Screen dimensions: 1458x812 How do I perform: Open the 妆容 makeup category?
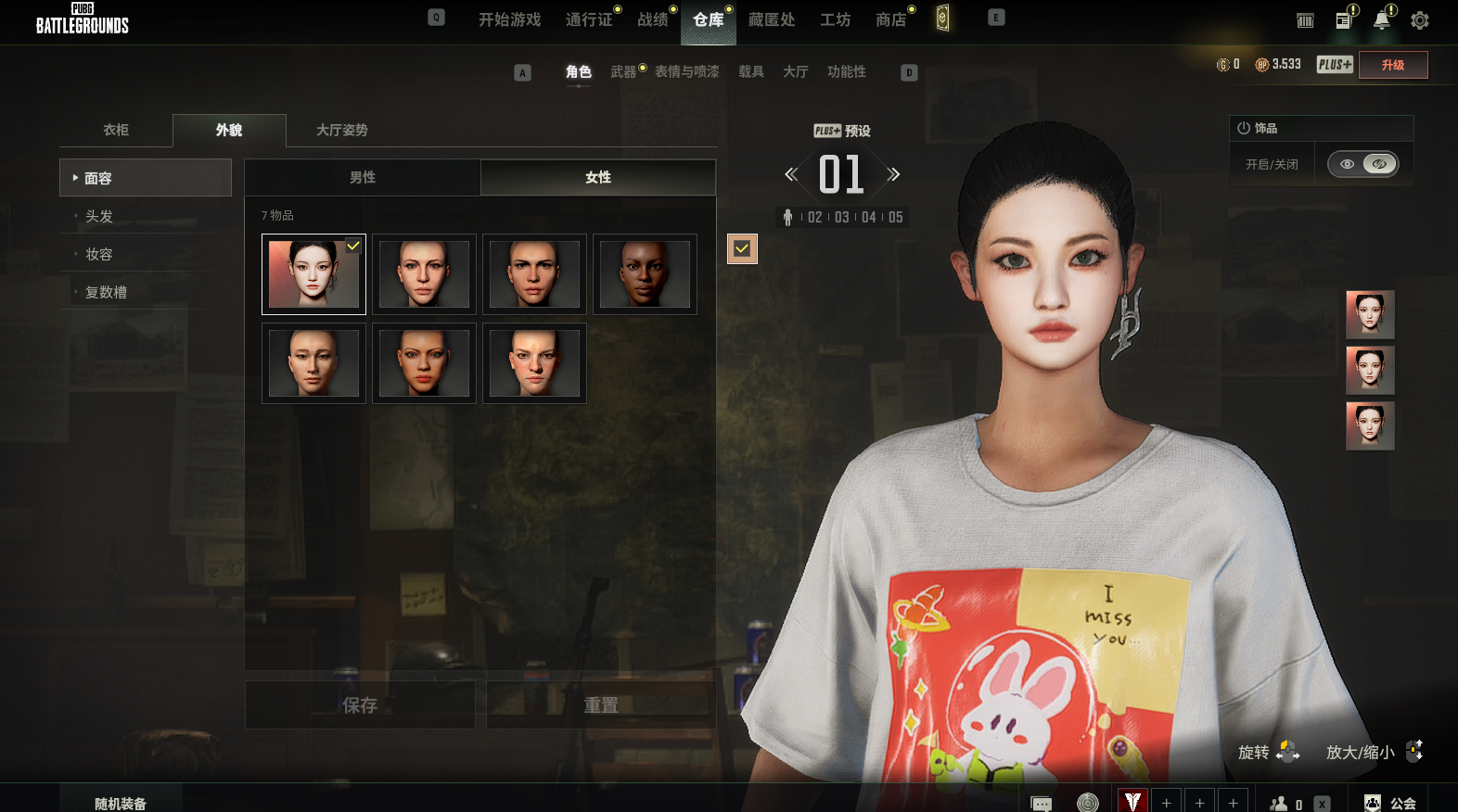(99, 254)
